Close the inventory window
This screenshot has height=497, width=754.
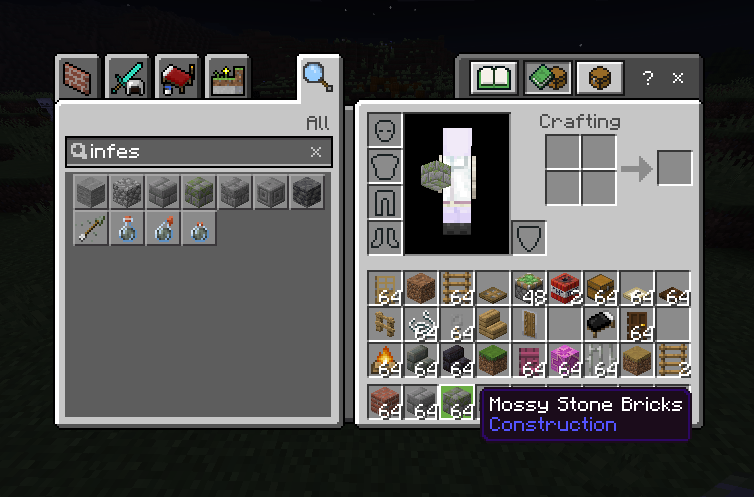point(678,77)
